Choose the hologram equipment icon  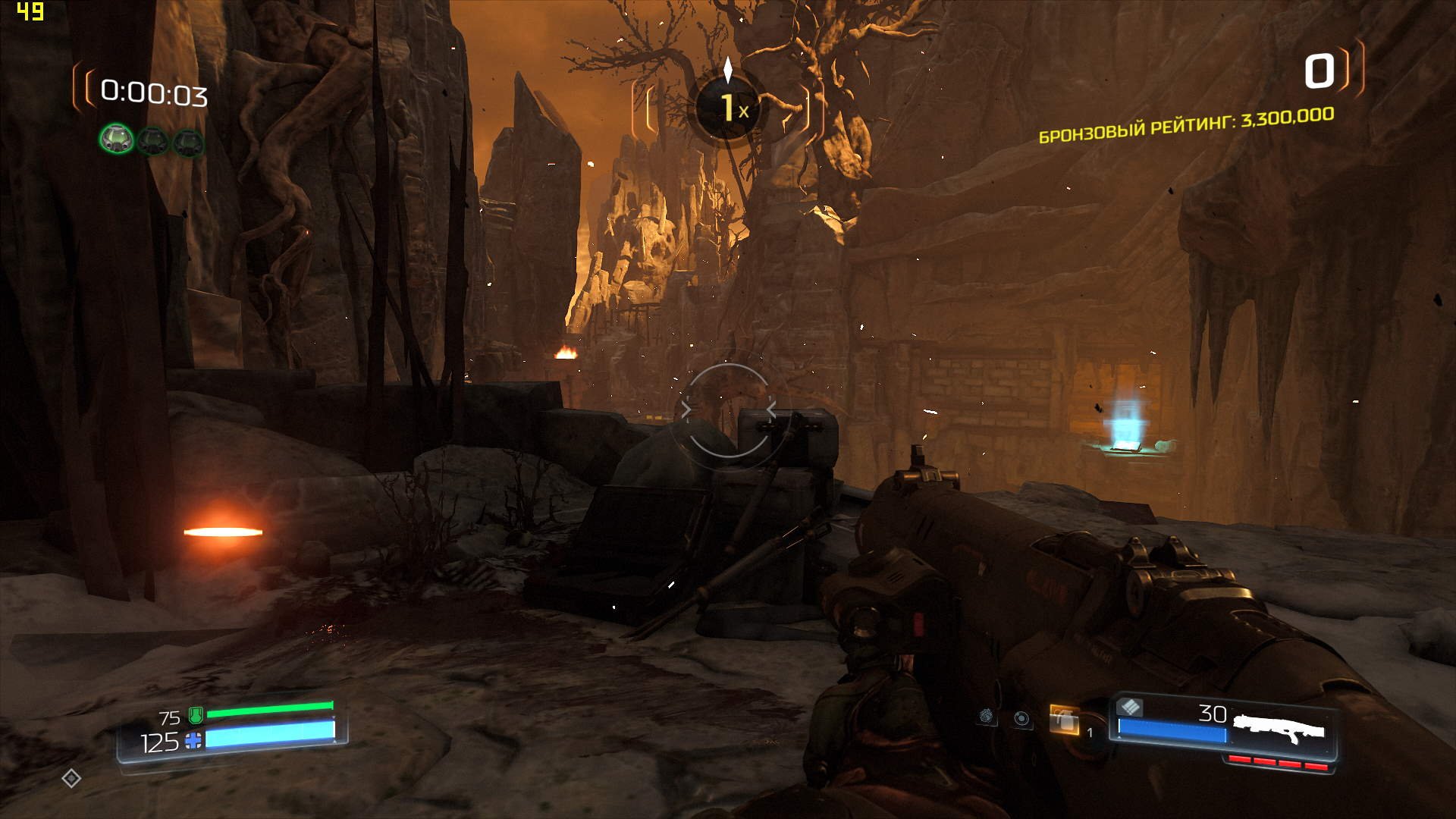(x=1021, y=719)
